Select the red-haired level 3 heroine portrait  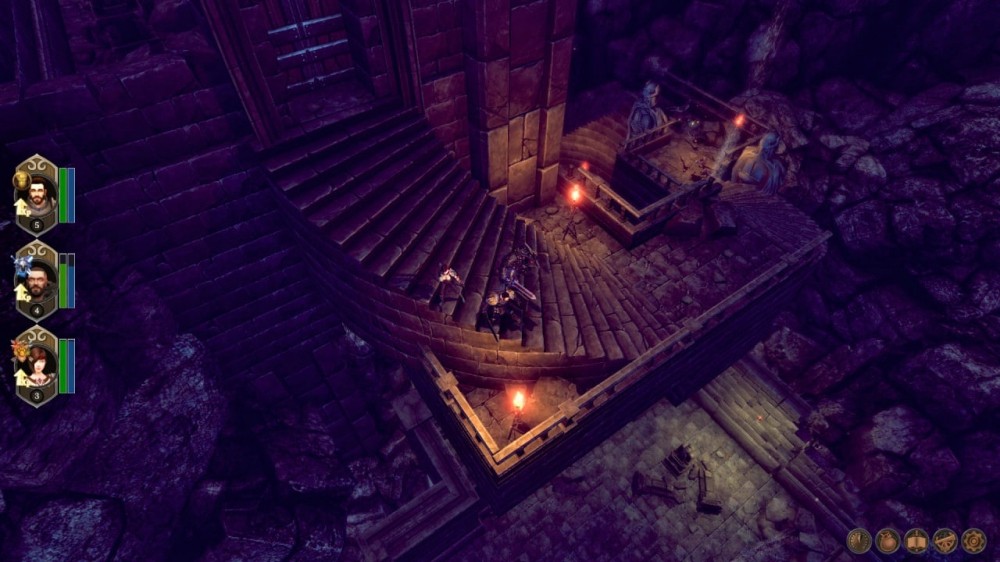click(36, 365)
